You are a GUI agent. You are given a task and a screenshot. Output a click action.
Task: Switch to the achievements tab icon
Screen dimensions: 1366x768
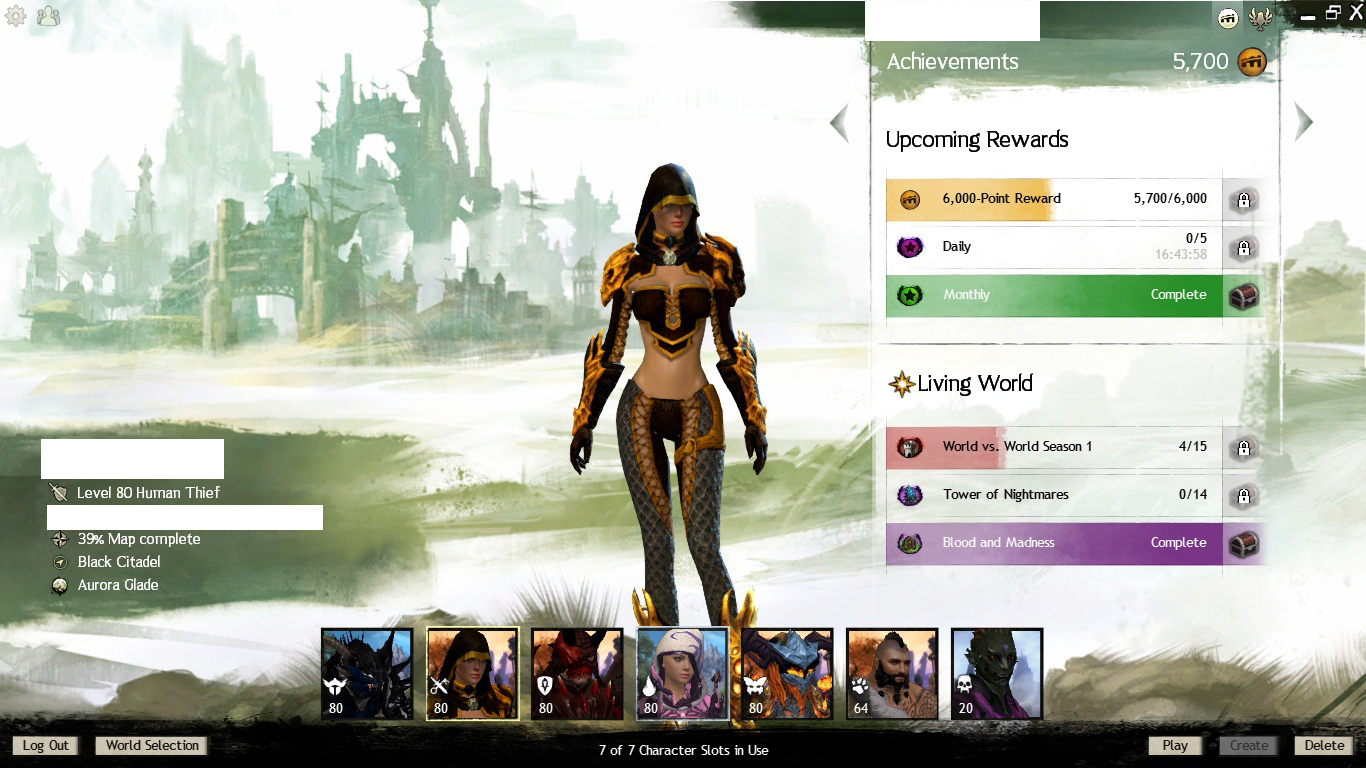click(1228, 17)
